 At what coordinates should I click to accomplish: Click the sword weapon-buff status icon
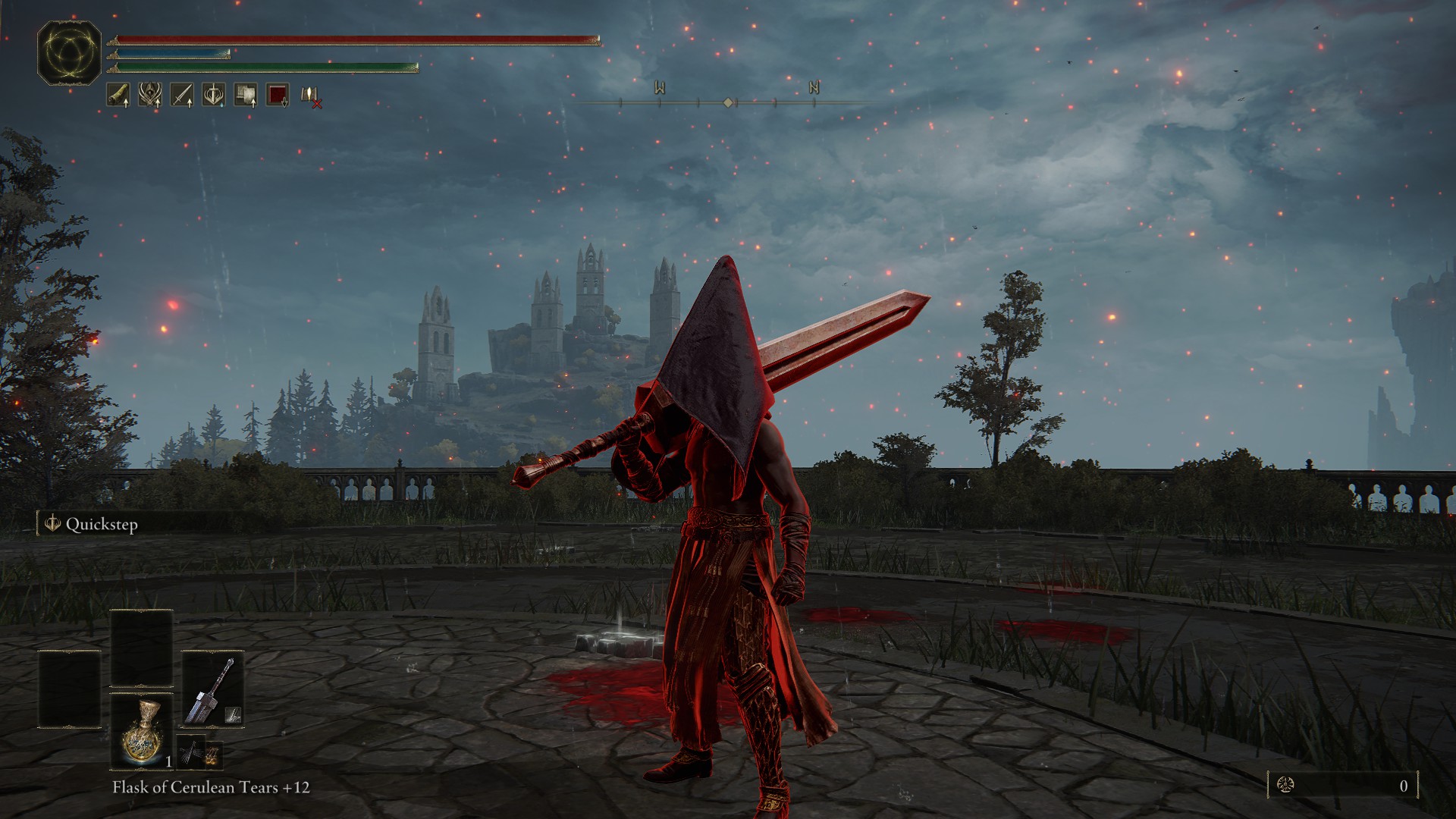(x=182, y=96)
